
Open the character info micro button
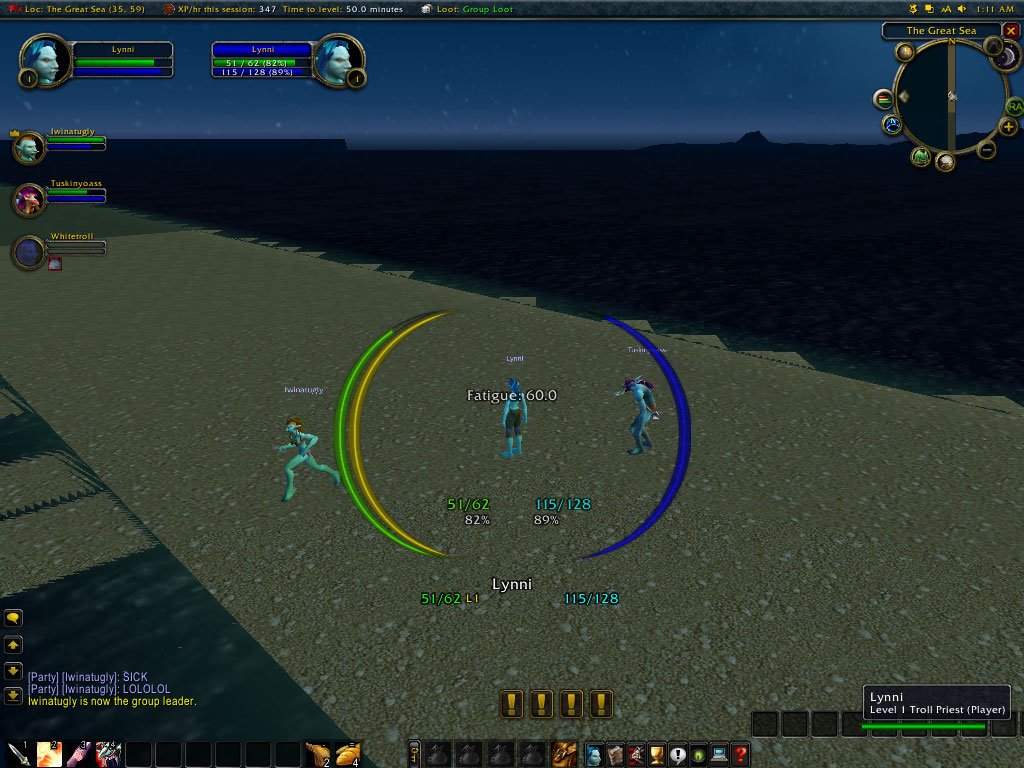[x=595, y=755]
